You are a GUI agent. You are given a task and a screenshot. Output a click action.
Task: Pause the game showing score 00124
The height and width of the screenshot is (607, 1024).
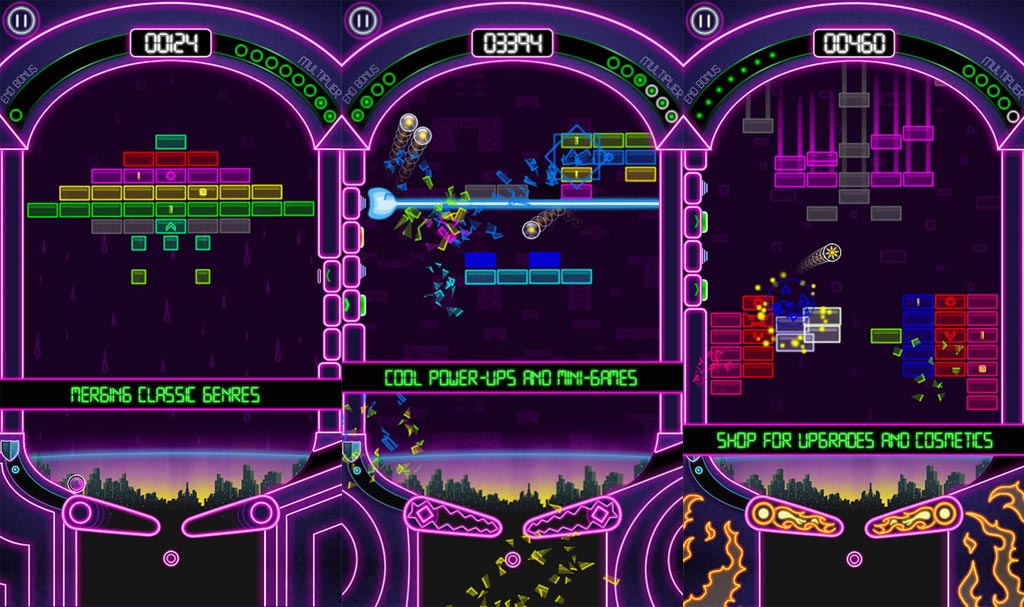[x=20, y=19]
